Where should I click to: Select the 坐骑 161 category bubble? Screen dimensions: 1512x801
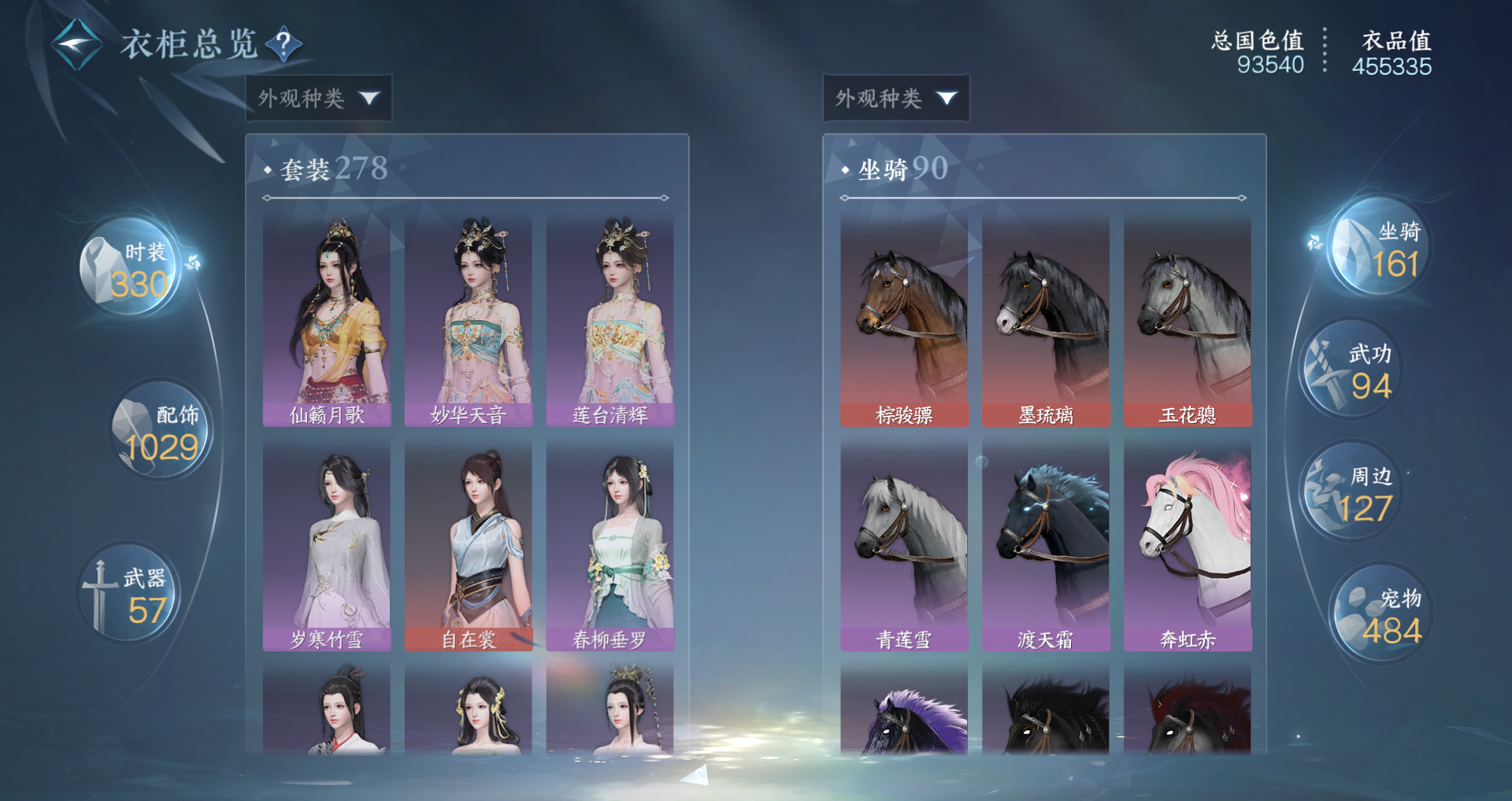(x=1380, y=247)
